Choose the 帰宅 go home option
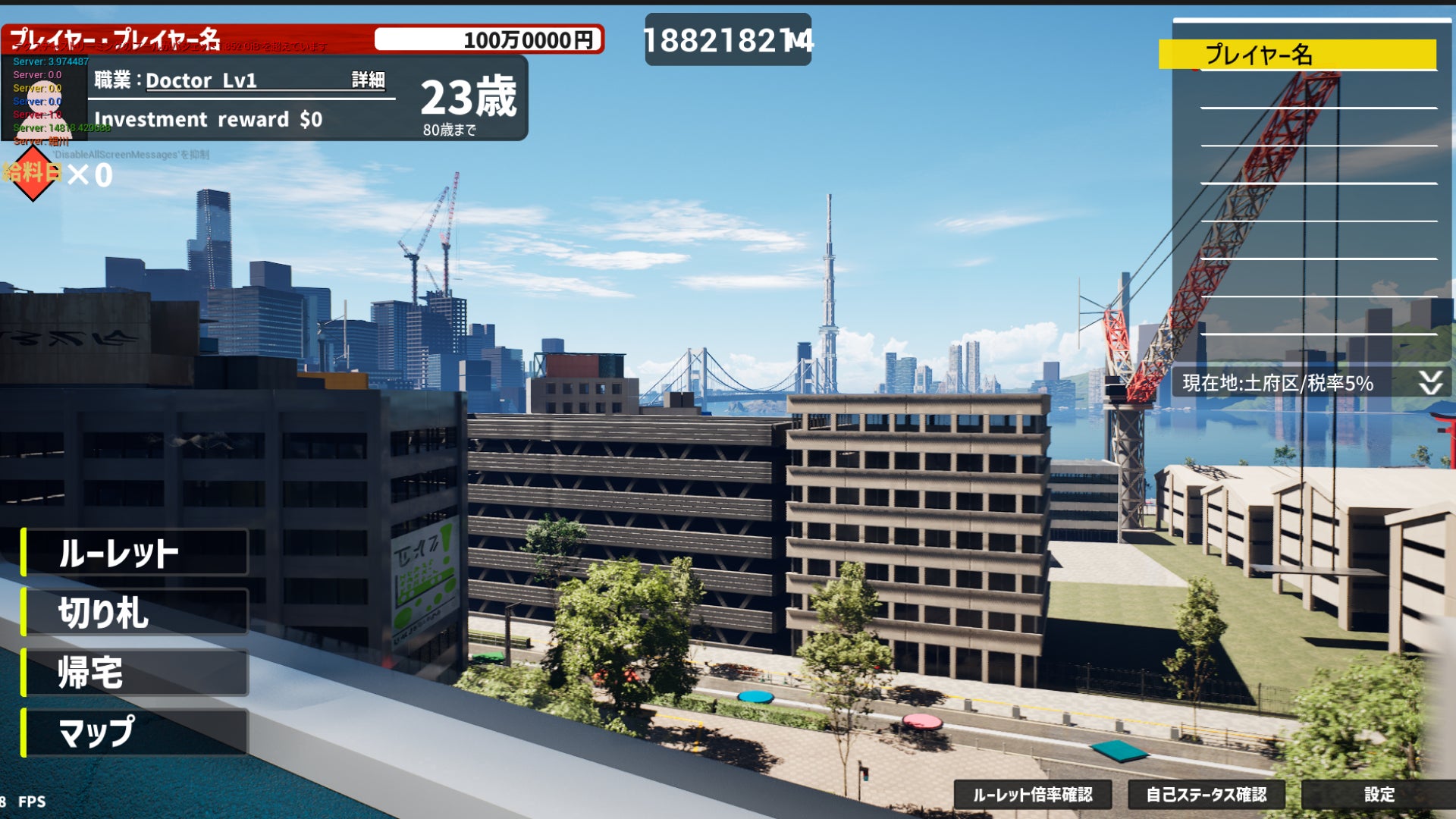The height and width of the screenshot is (819, 1456). click(135, 673)
